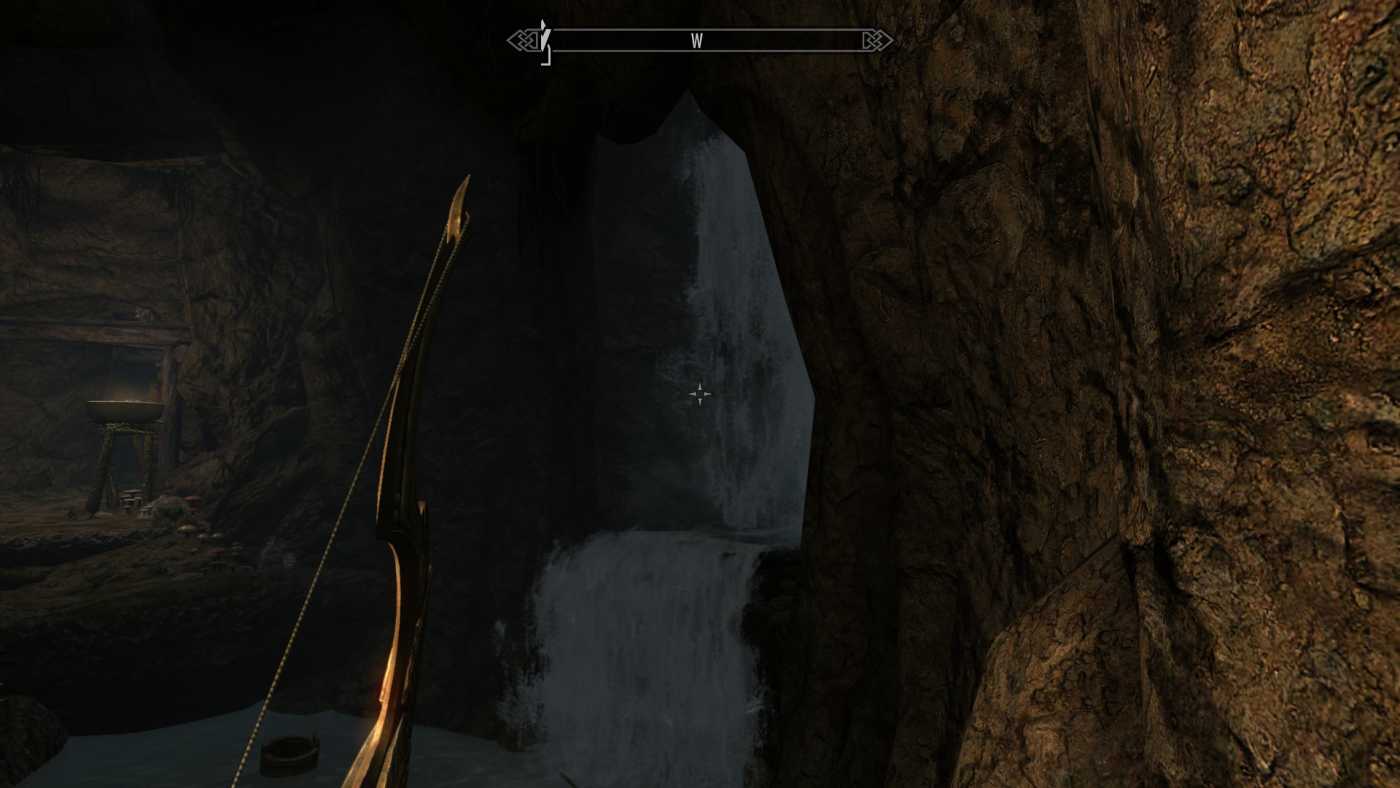Click the crosshair reticle in the screen center
The height and width of the screenshot is (788, 1400).
699,394
